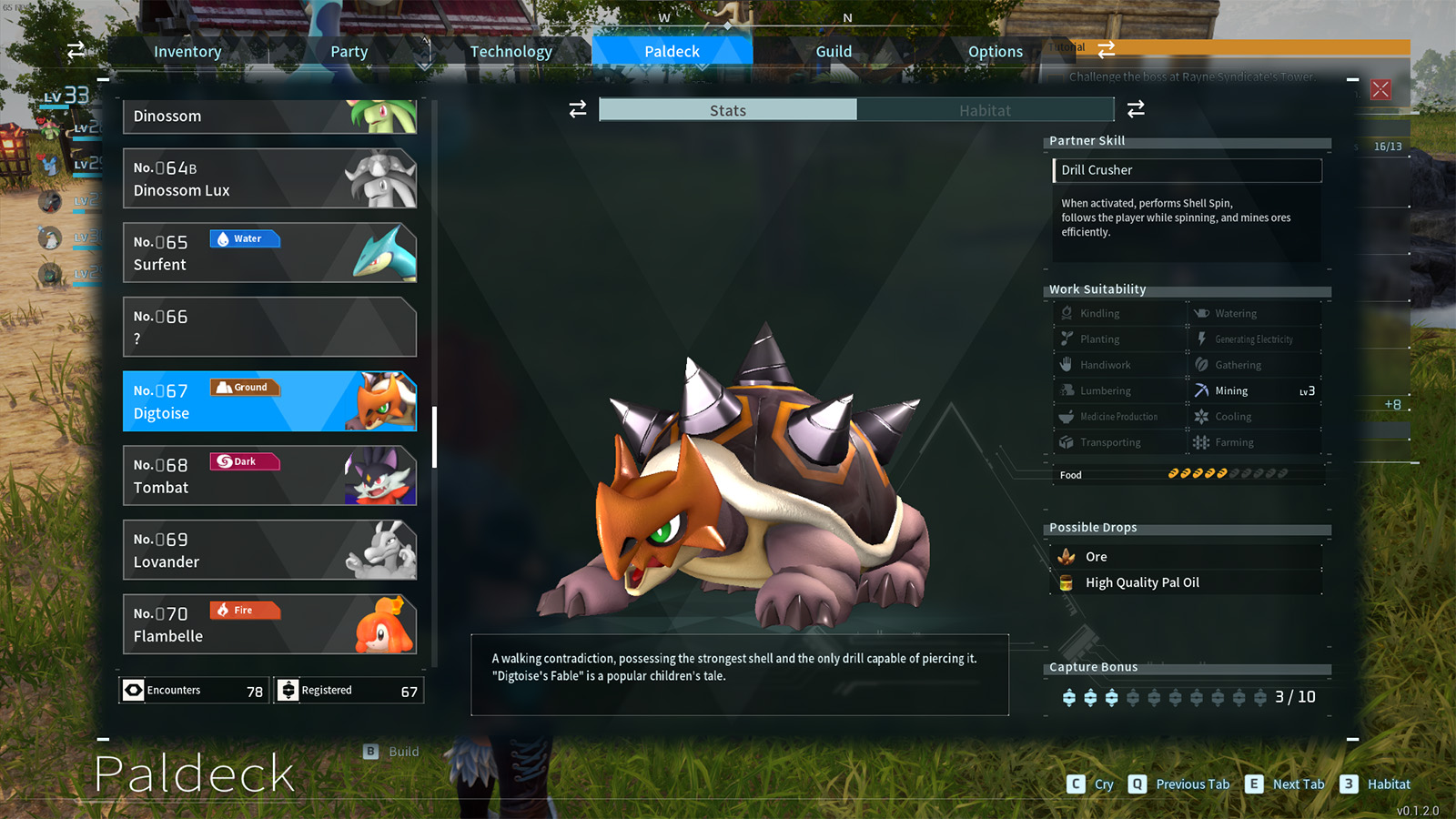Click the Ground element badge on Digtoise
Viewport: 1456px width, 819px height.
tap(244, 387)
